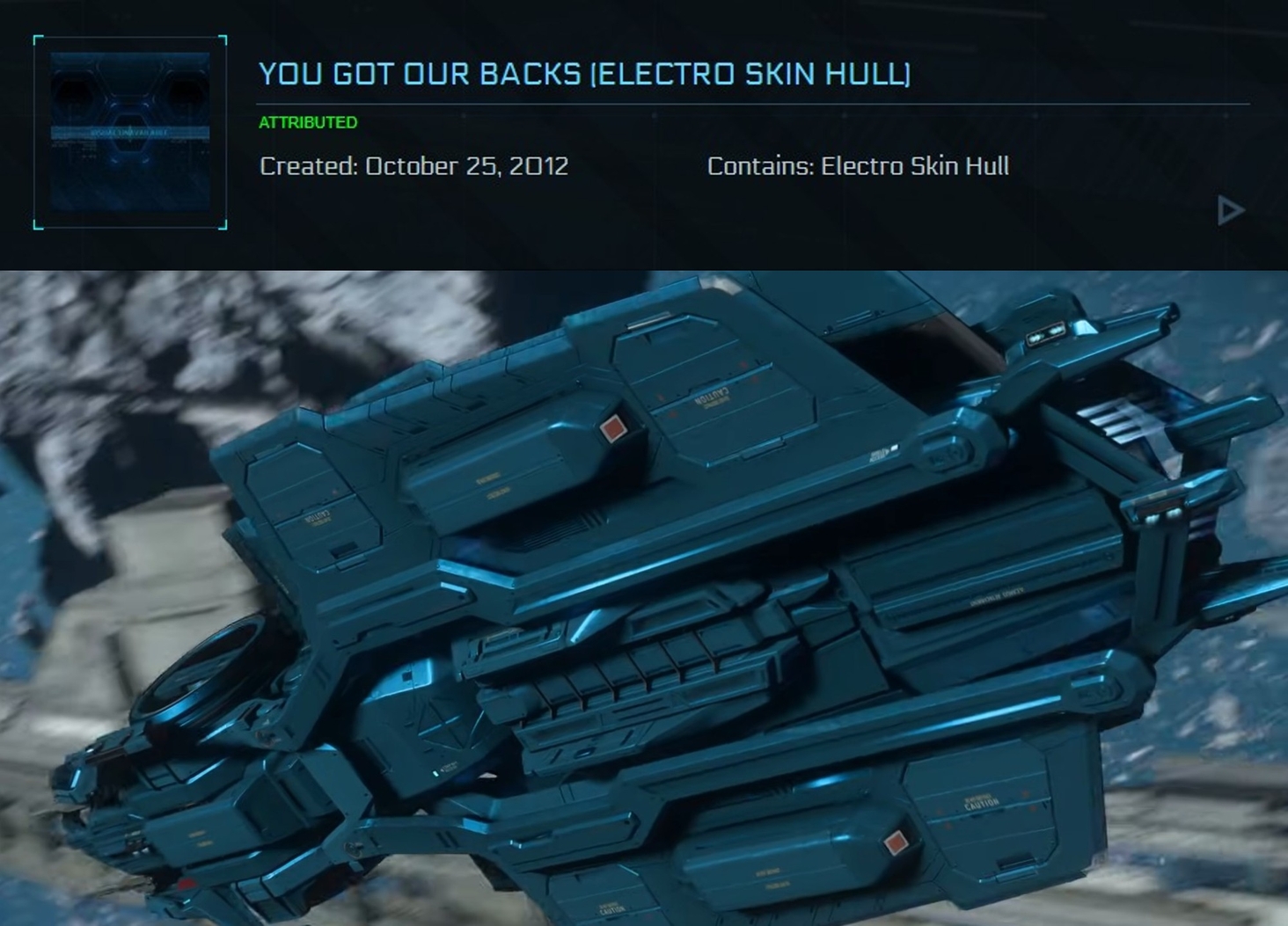Click the green Attributed status badge
The height and width of the screenshot is (926, 1288).
click(x=306, y=123)
